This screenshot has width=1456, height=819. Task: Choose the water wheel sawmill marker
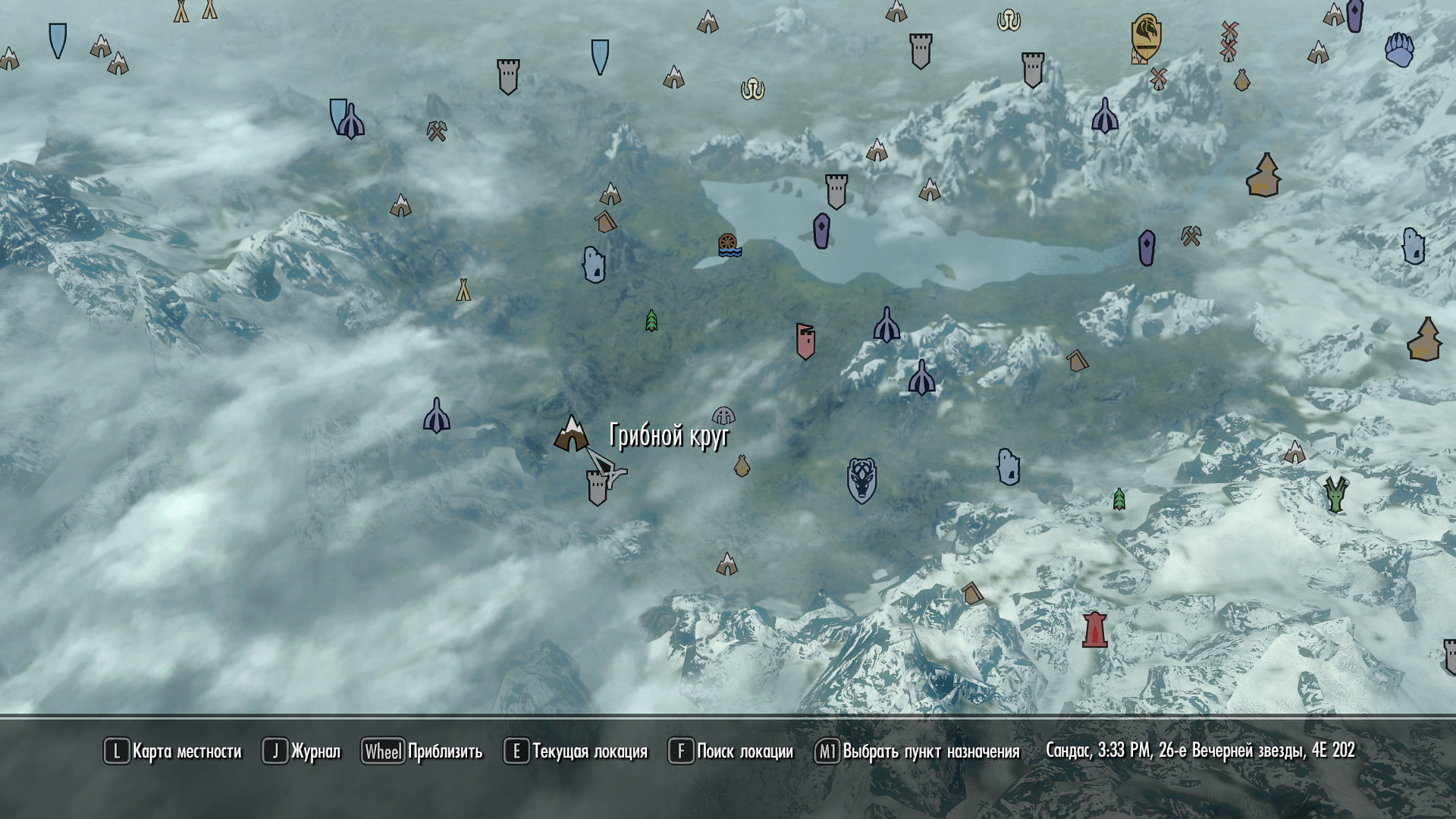pos(729,245)
